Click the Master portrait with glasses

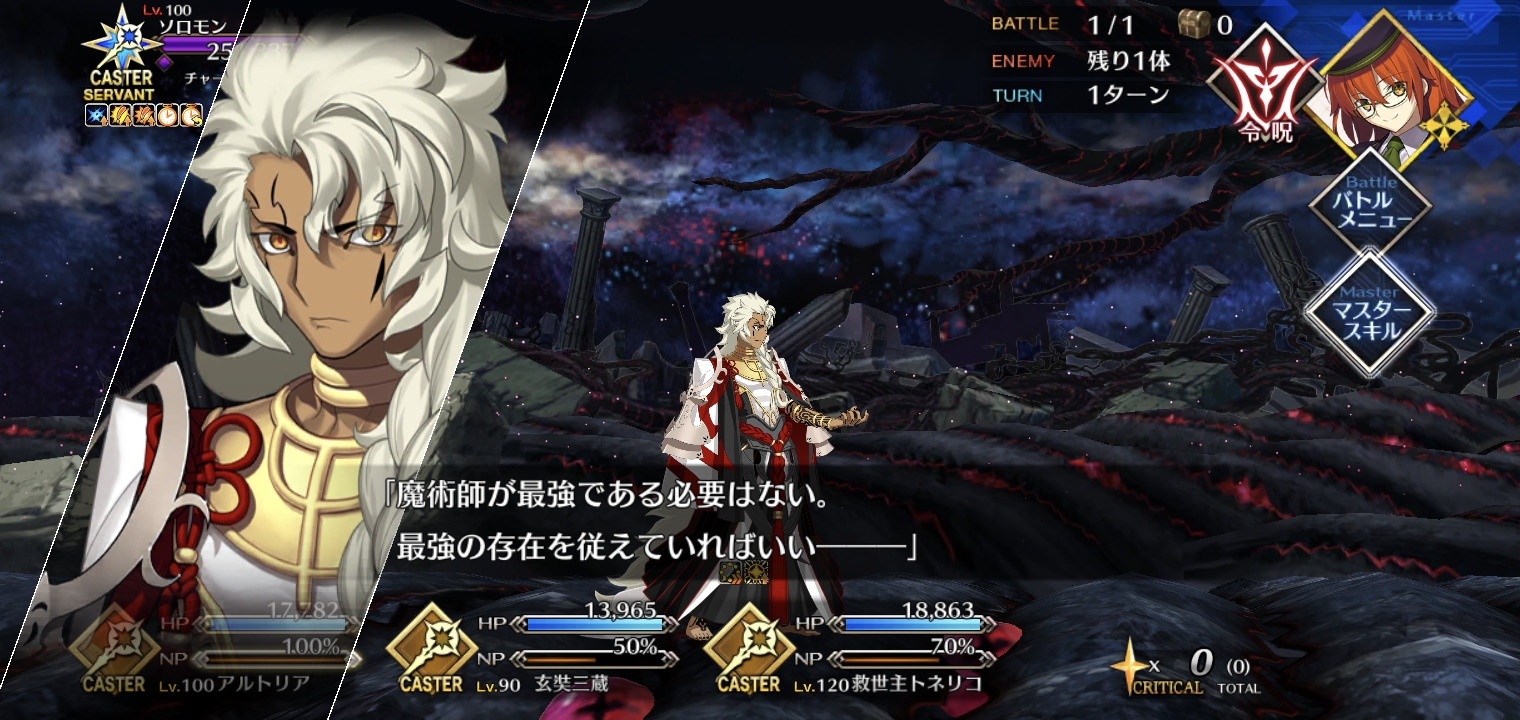[x=1397, y=92]
